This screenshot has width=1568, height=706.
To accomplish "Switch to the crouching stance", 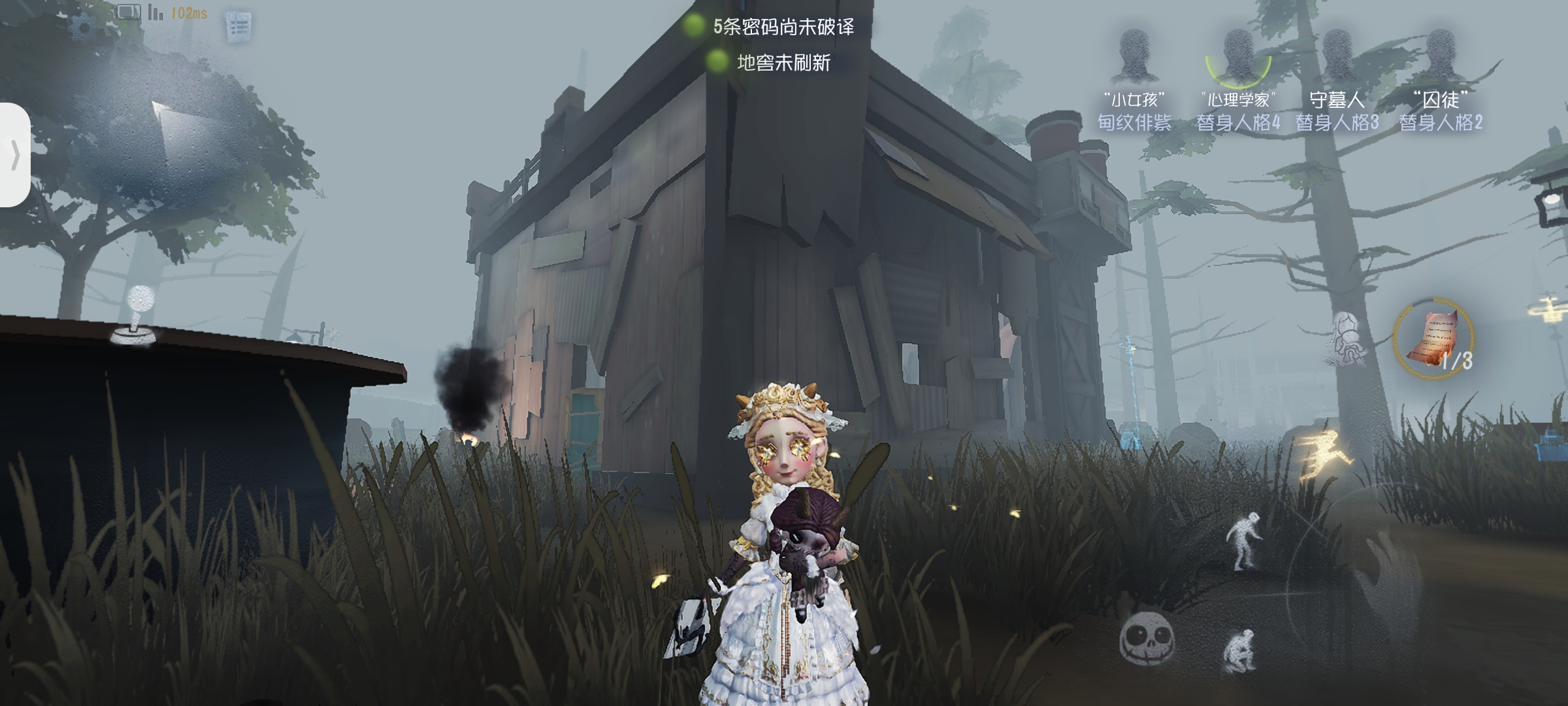I will point(1240,649).
